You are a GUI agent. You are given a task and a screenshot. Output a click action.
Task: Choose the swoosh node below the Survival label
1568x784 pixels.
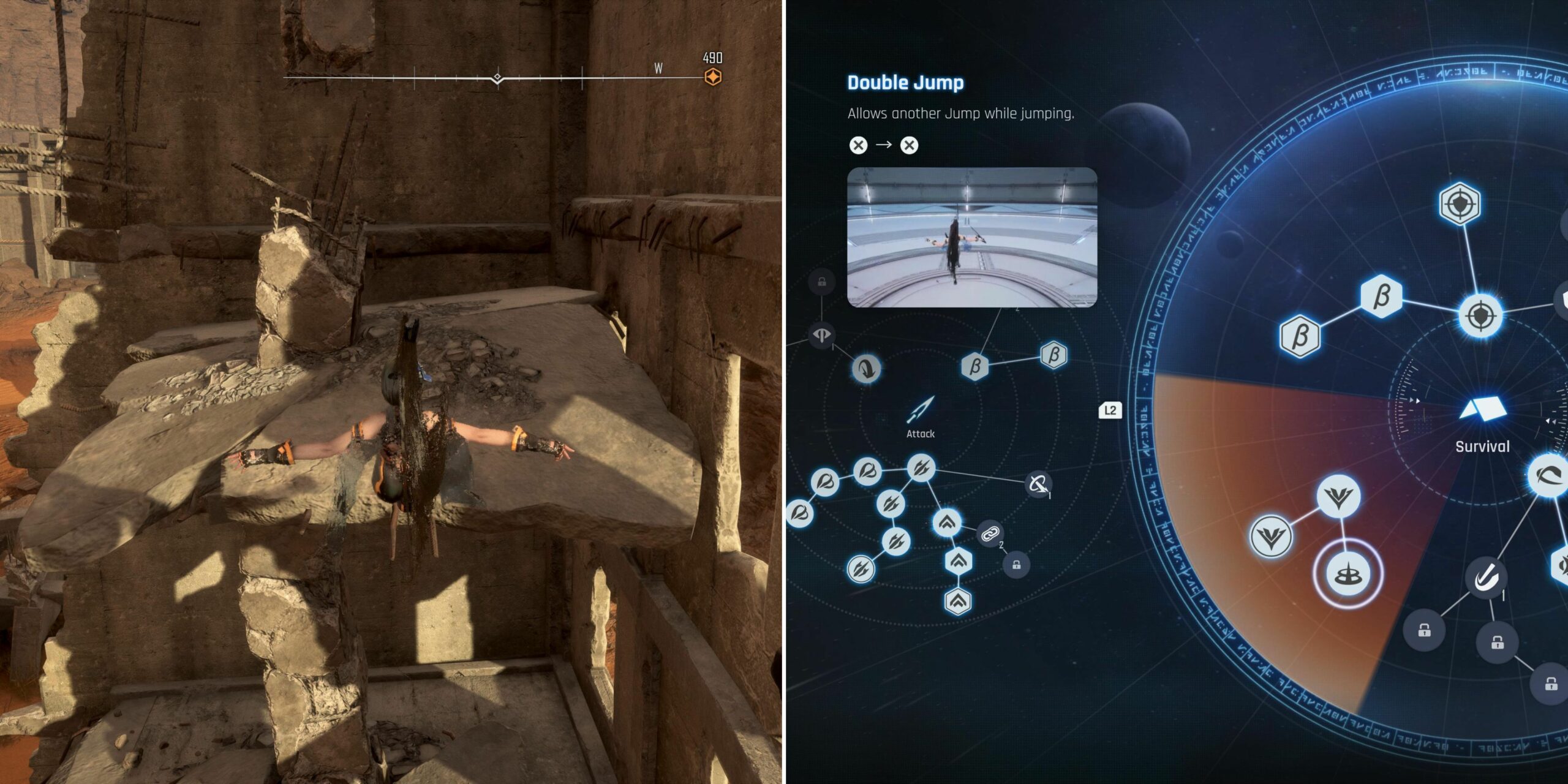click(1548, 475)
